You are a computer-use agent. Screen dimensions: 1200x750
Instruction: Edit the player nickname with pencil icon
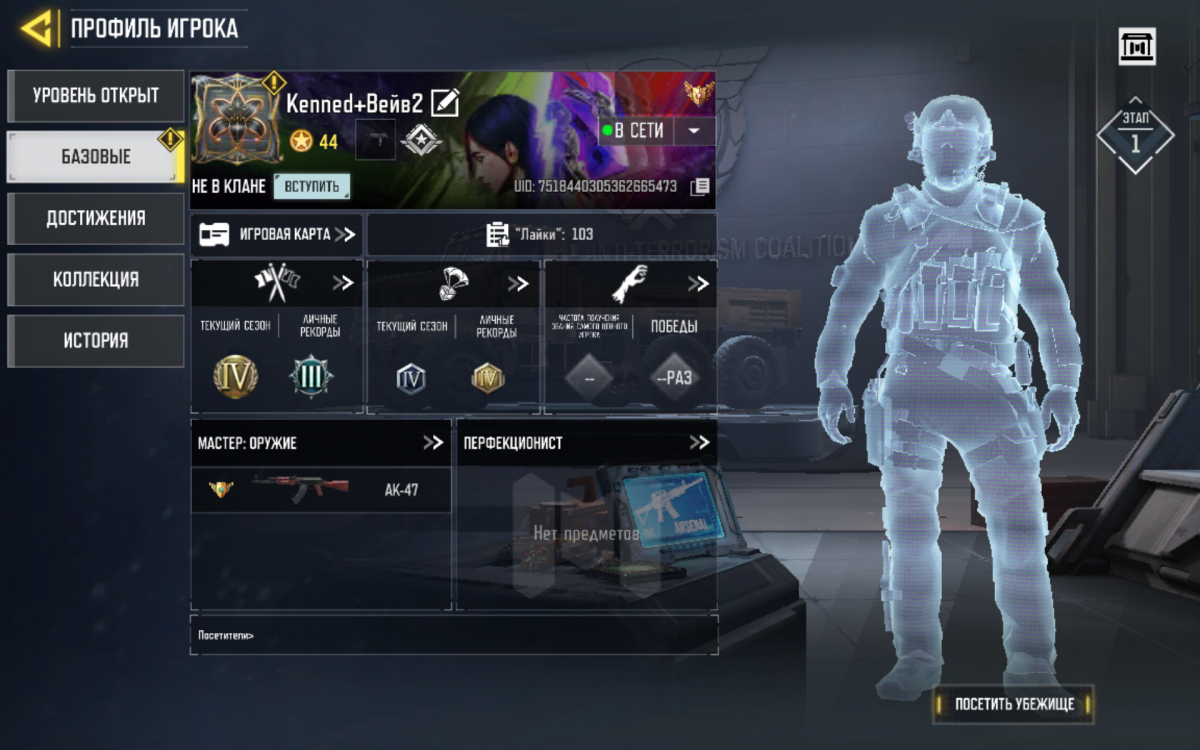[x=445, y=102]
